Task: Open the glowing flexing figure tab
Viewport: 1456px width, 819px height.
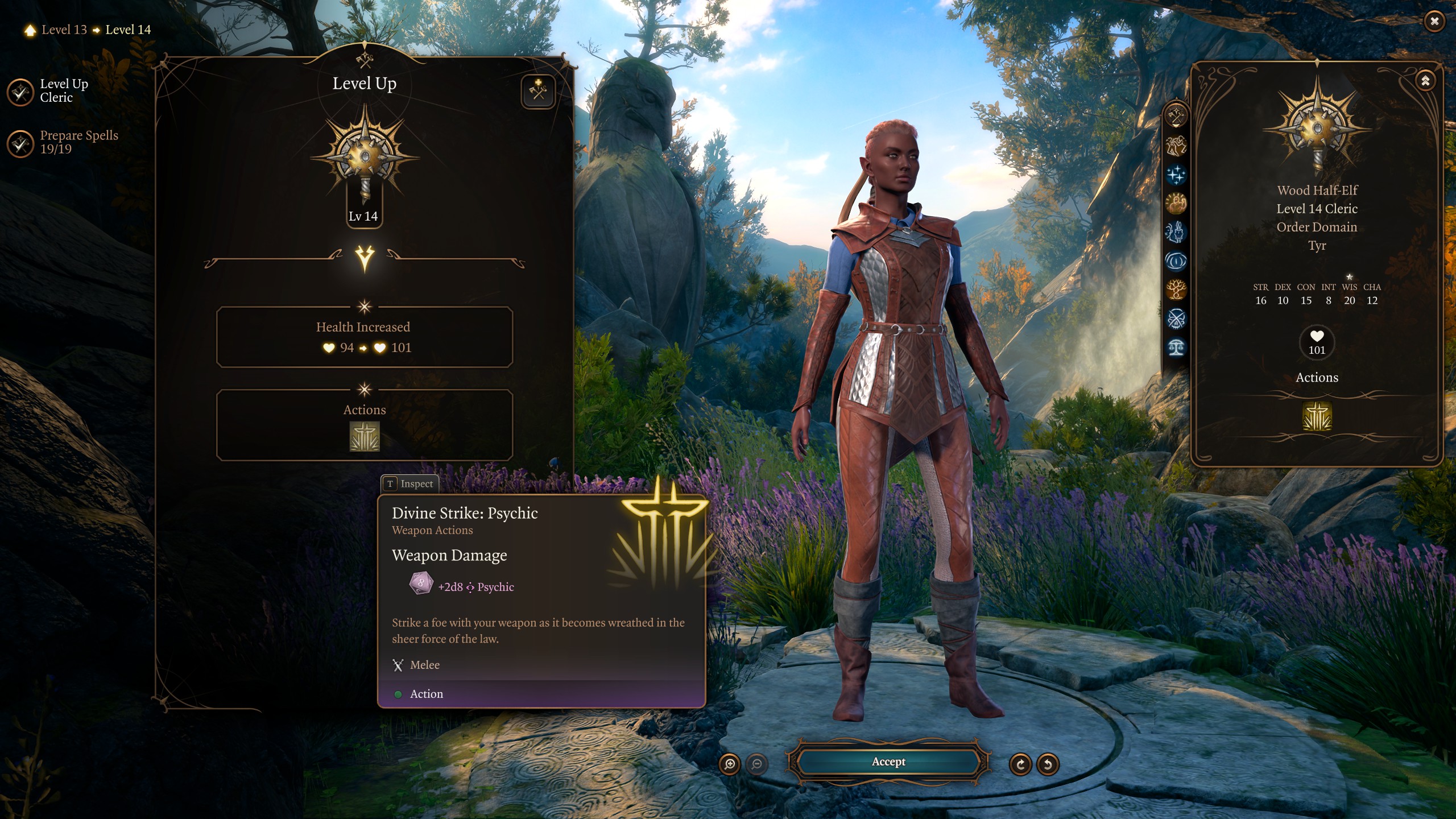Action: coord(1176,203)
